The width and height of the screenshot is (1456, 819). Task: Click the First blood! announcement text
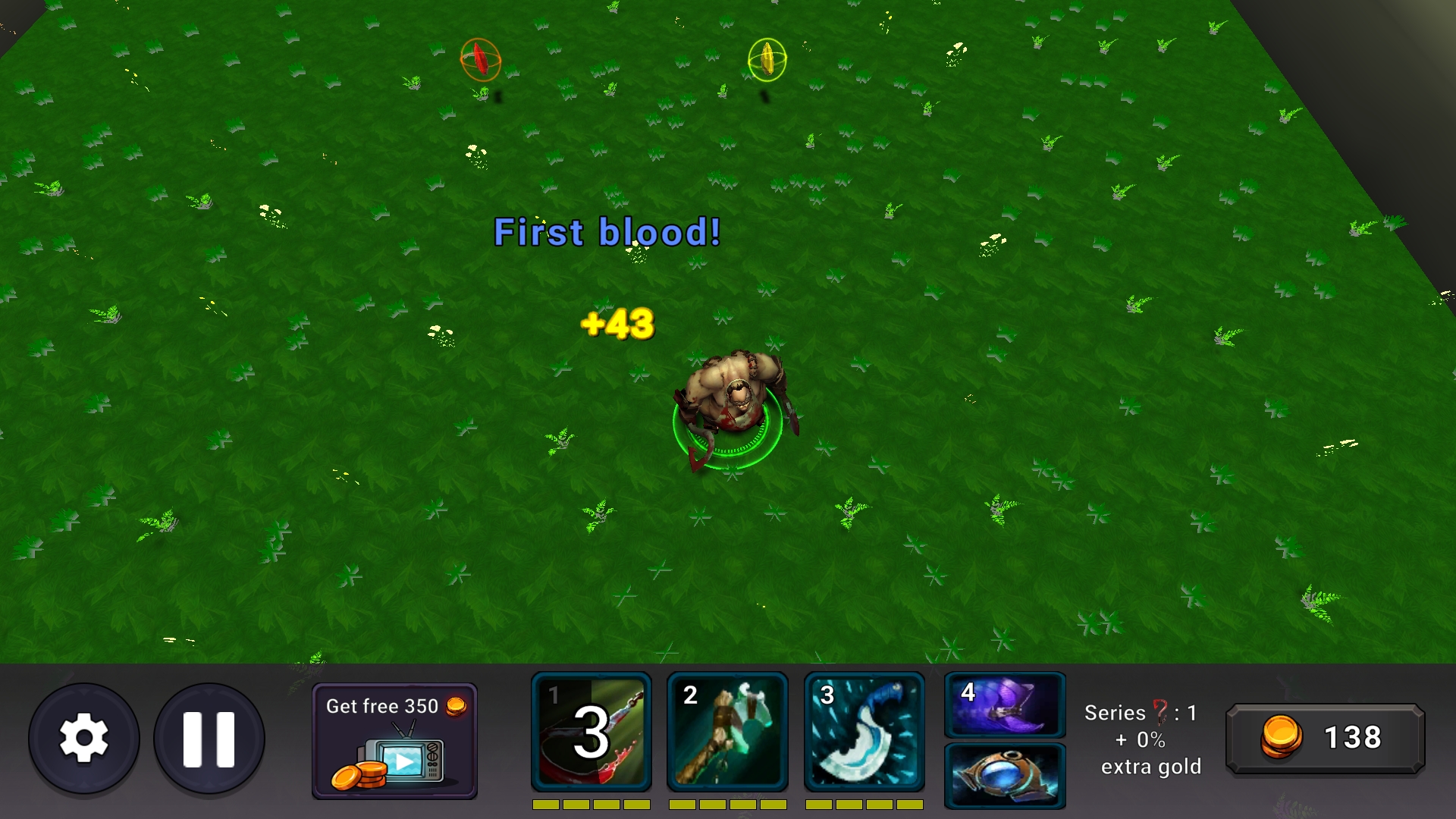(607, 232)
